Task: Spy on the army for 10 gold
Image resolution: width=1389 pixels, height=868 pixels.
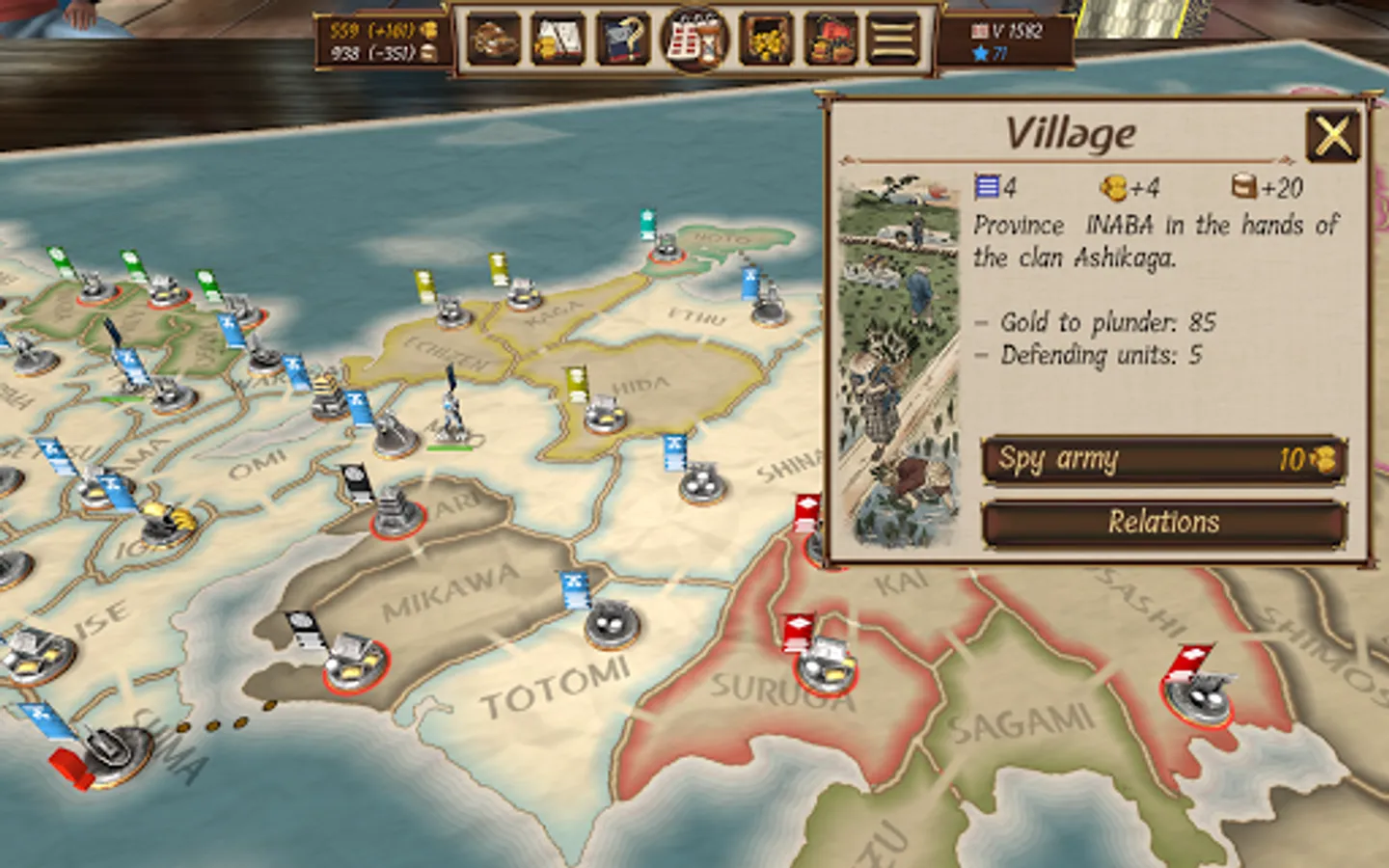Action: point(1163,459)
